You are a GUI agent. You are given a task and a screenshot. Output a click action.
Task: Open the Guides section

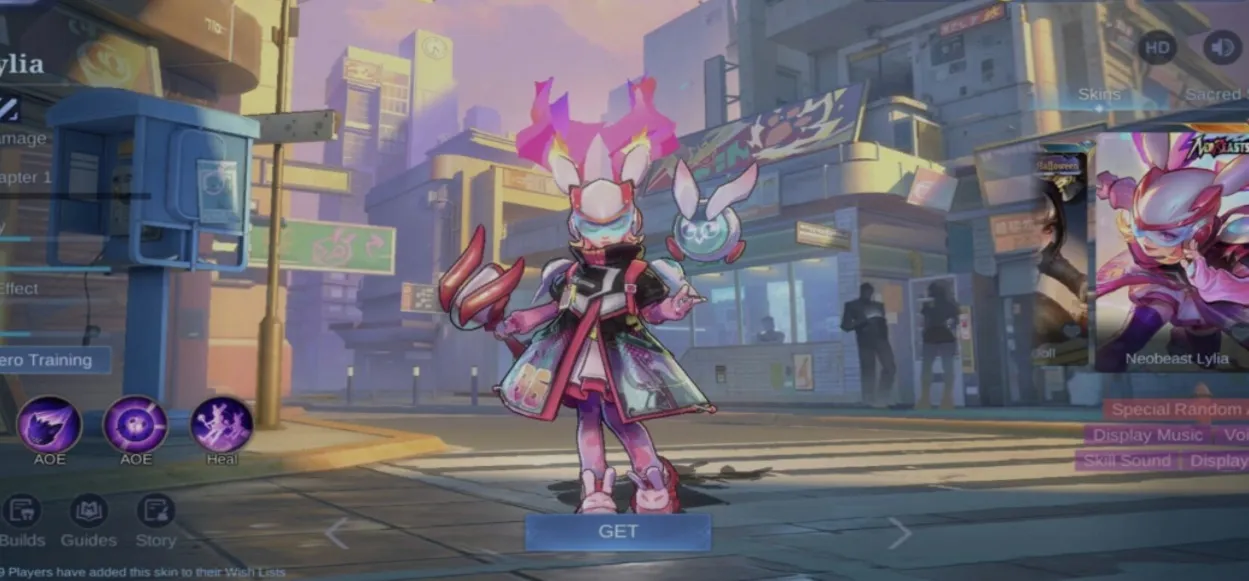click(x=89, y=520)
